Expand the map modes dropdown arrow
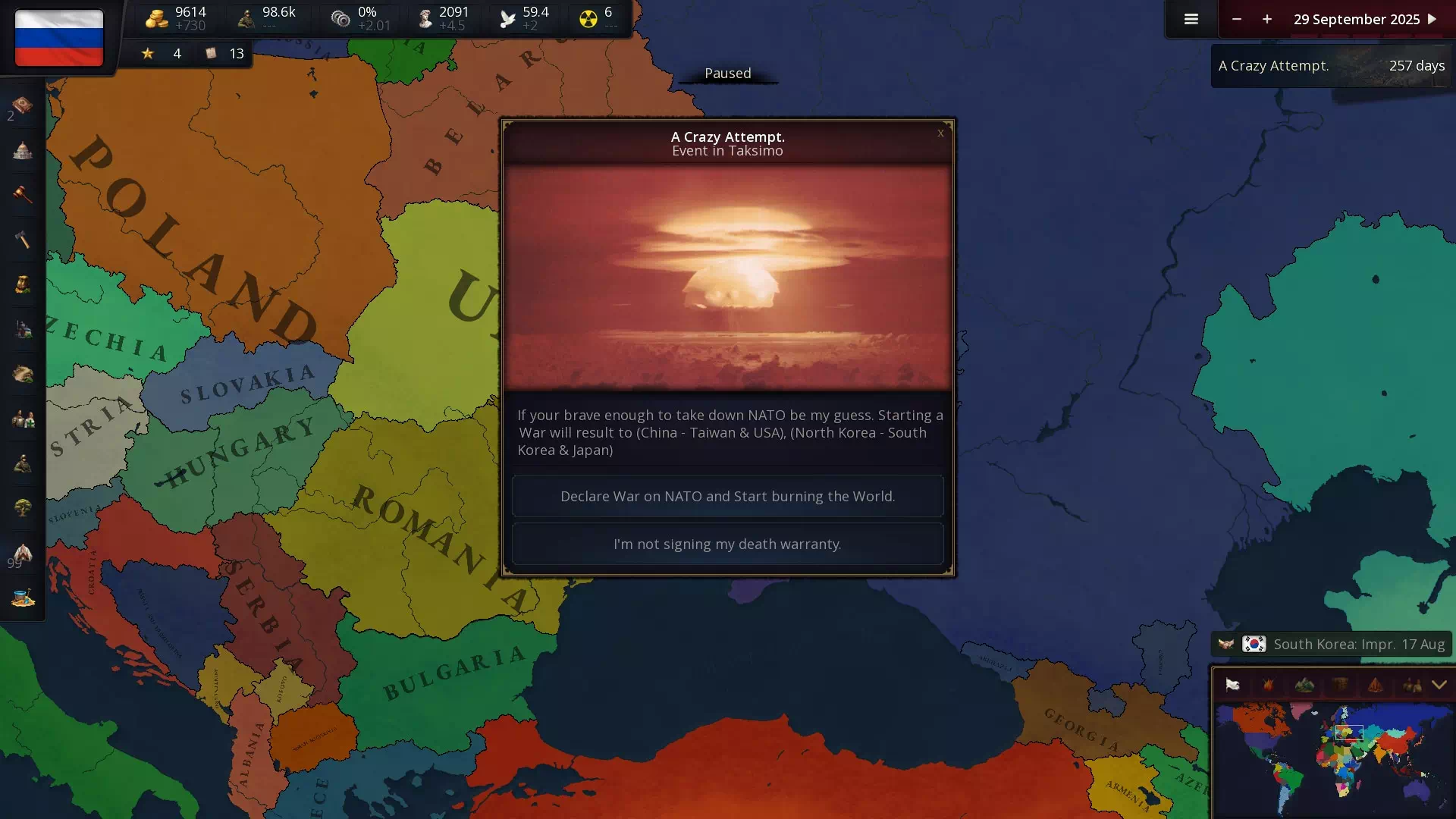This screenshot has height=819, width=1456. [1439, 685]
